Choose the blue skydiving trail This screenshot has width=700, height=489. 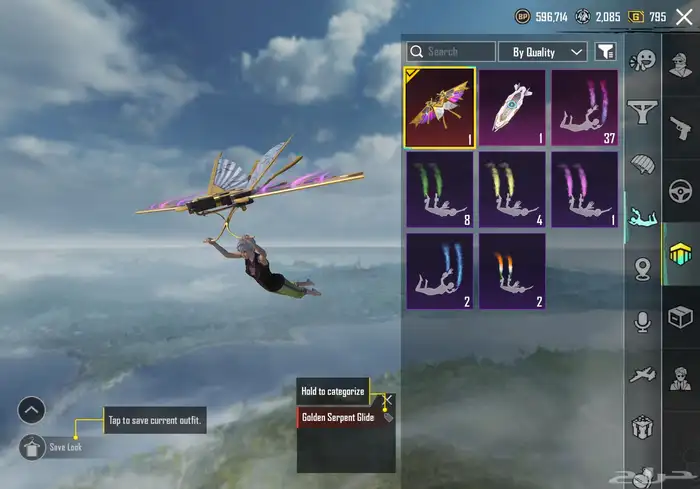point(439,271)
